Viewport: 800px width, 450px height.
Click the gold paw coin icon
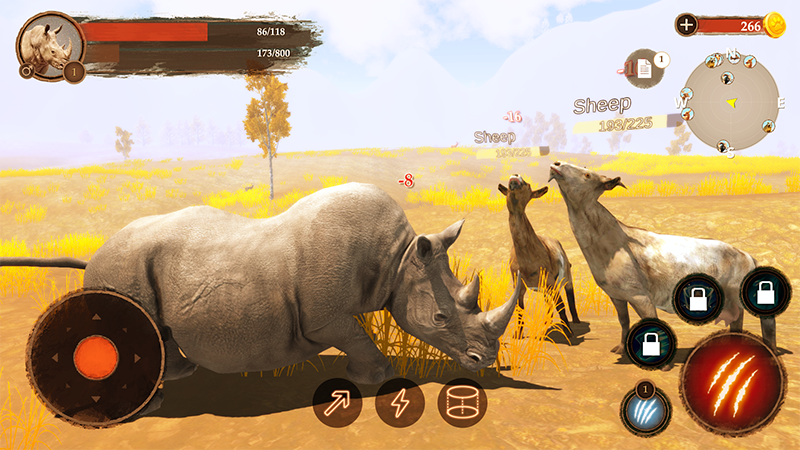coord(776,25)
